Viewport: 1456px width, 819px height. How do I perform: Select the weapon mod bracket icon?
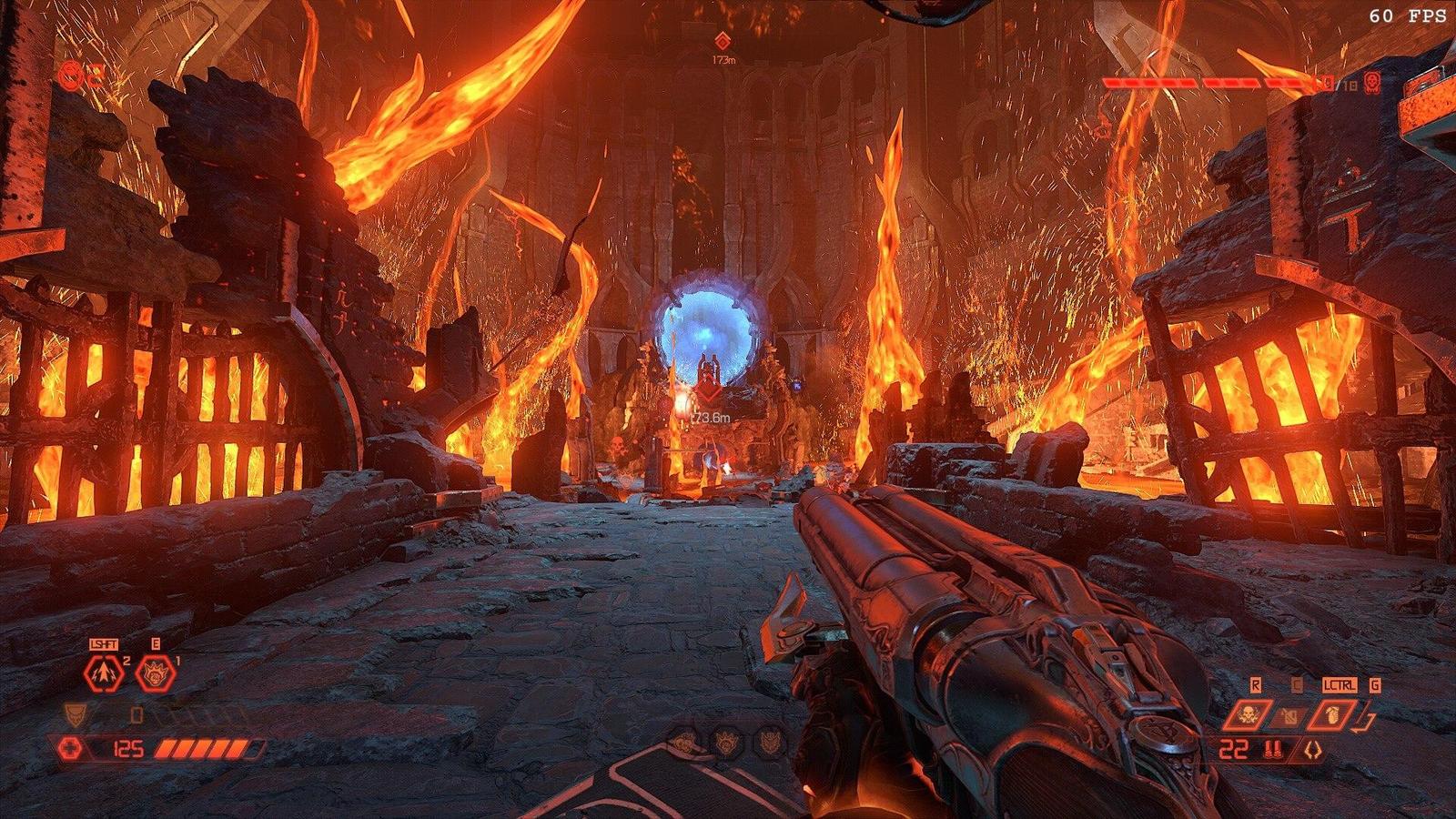tap(1311, 751)
